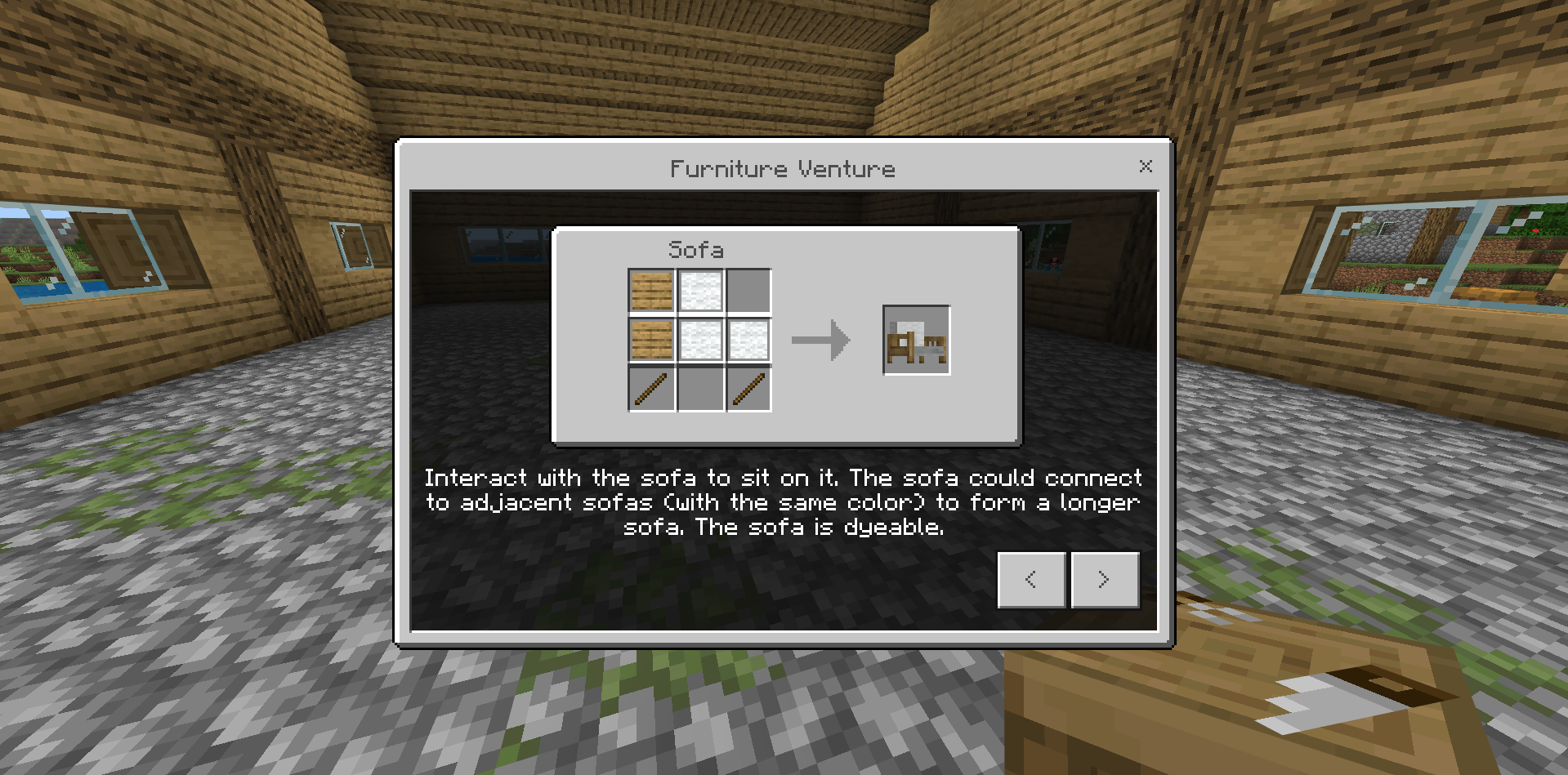Screen dimensions: 1568x775
Task: Select the wool in the middle-right slot
Action: (x=749, y=339)
